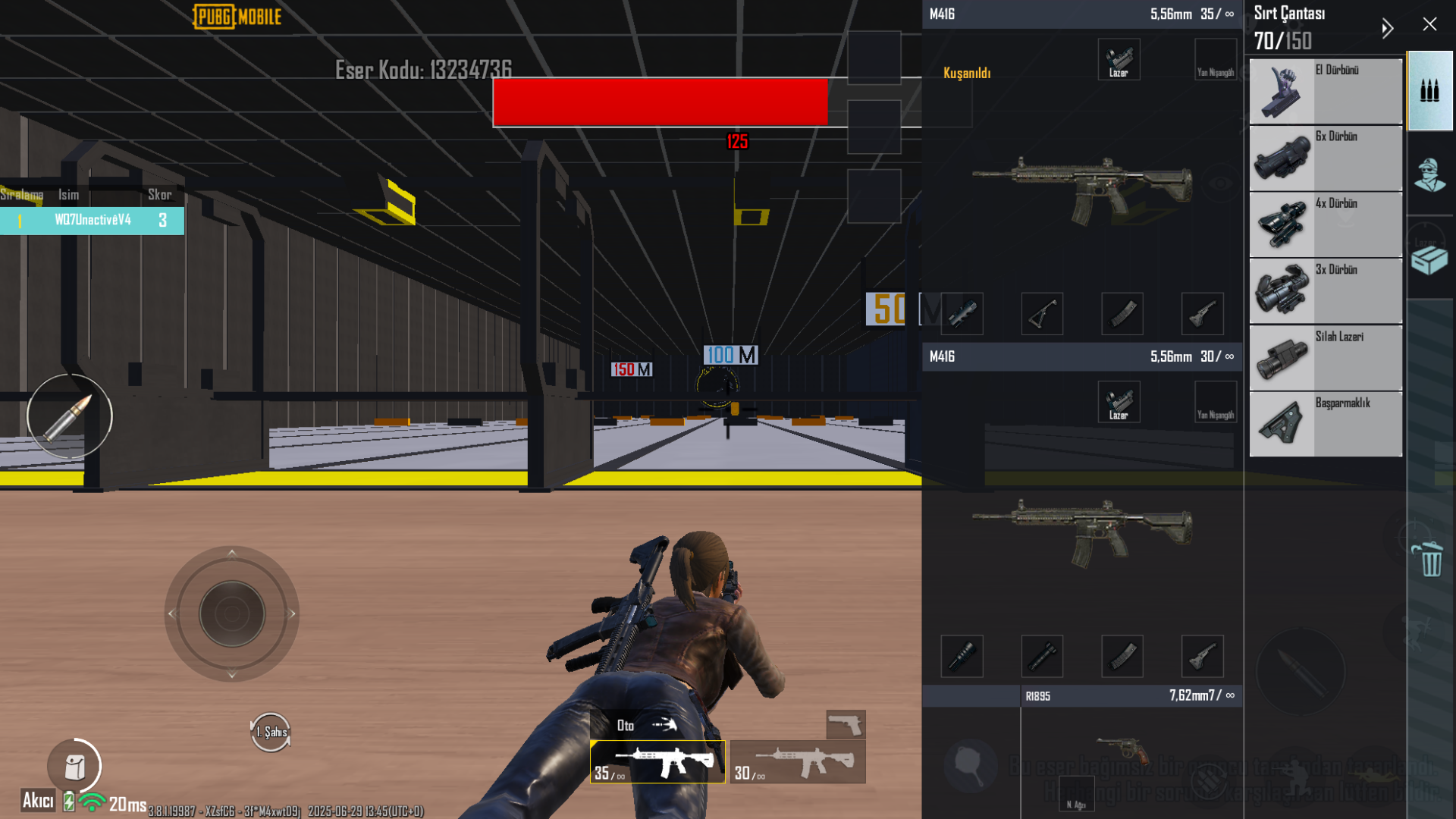Select the El Dürbünü sight in backpack
Screen dimensions: 1456x819
tap(1325, 91)
